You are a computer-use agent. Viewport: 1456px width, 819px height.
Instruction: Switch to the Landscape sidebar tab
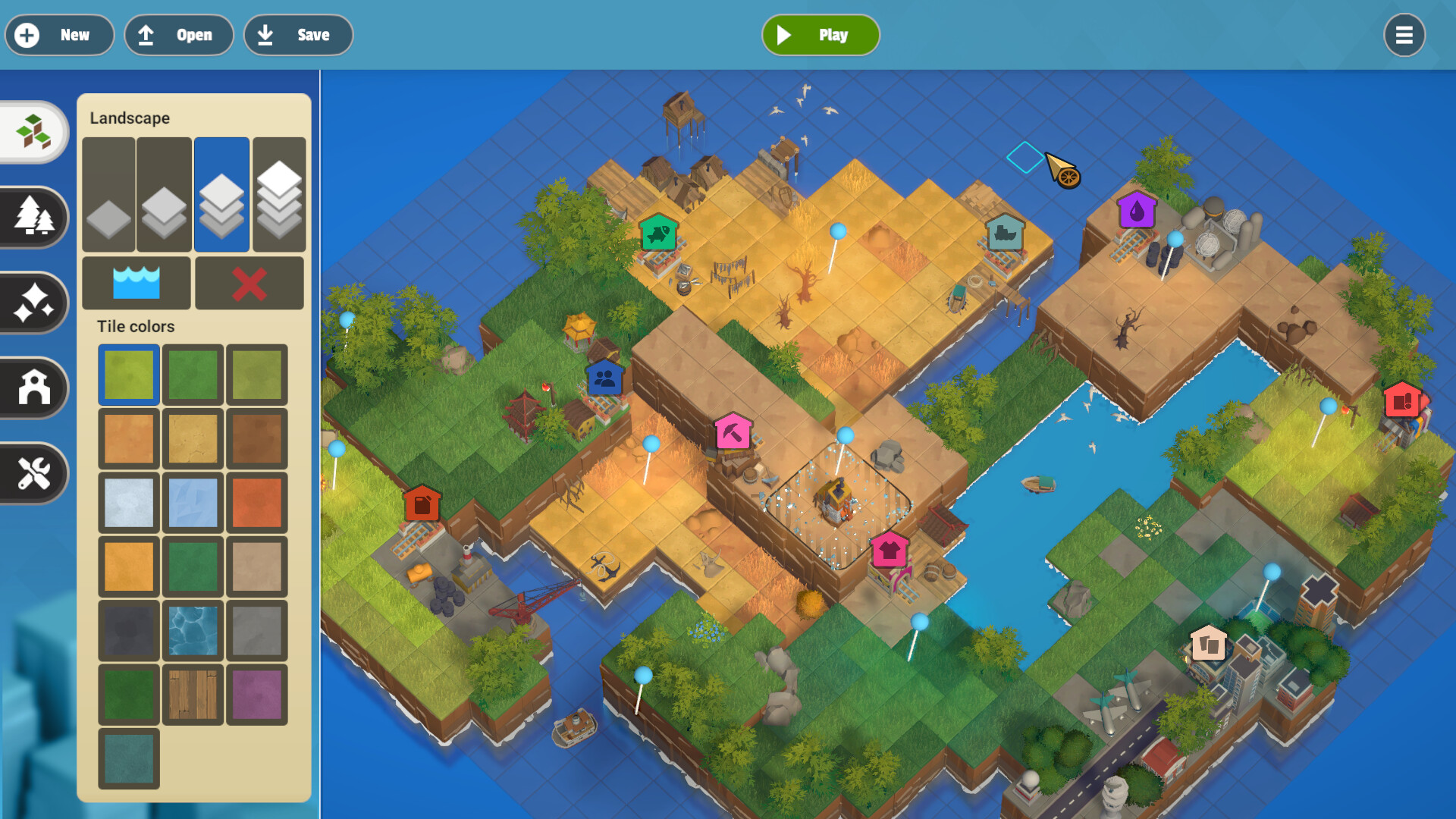(x=32, y=131)
